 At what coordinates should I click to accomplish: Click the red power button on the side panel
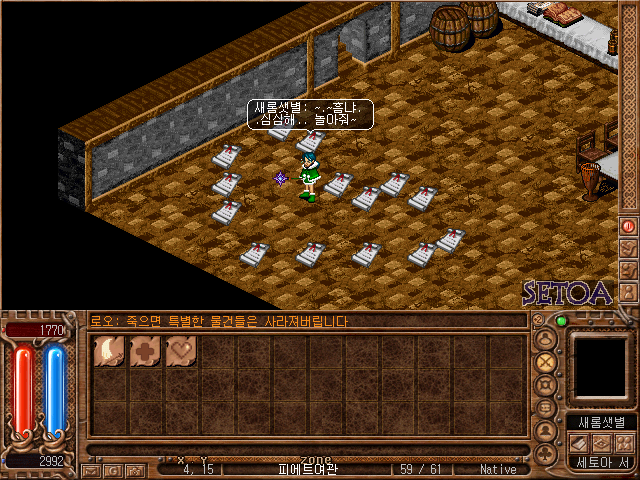(628, 226)
